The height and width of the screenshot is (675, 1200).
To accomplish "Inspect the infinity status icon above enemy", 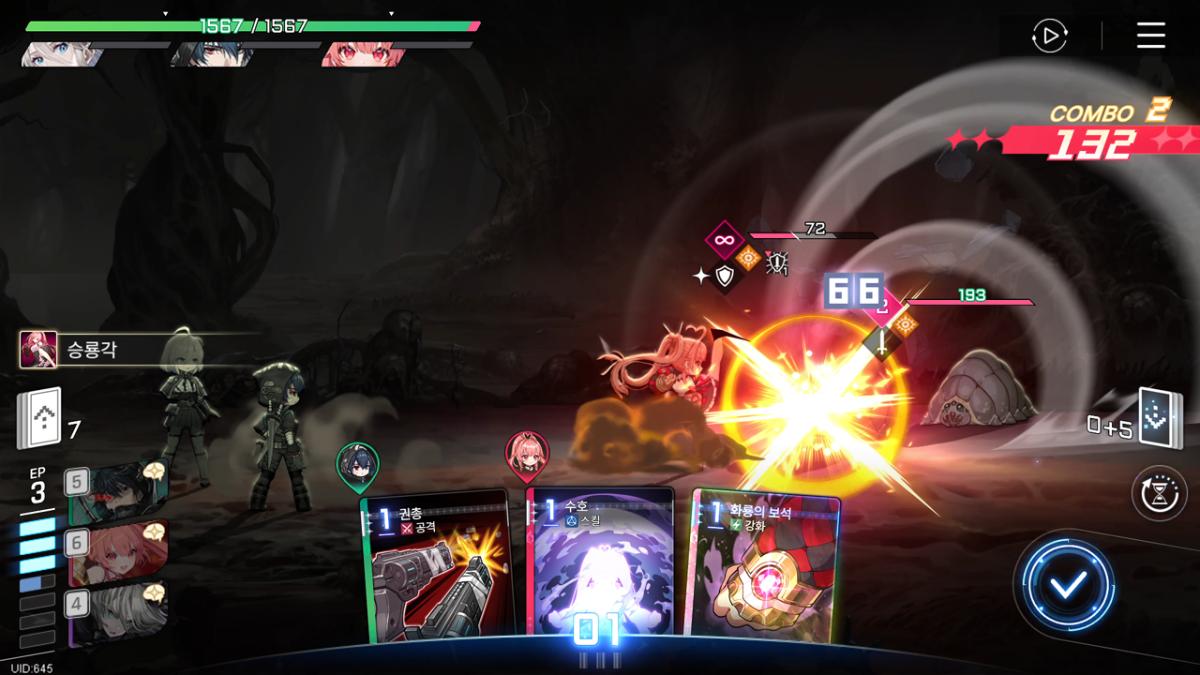I will pyautogui.click(x=723, y=240).
